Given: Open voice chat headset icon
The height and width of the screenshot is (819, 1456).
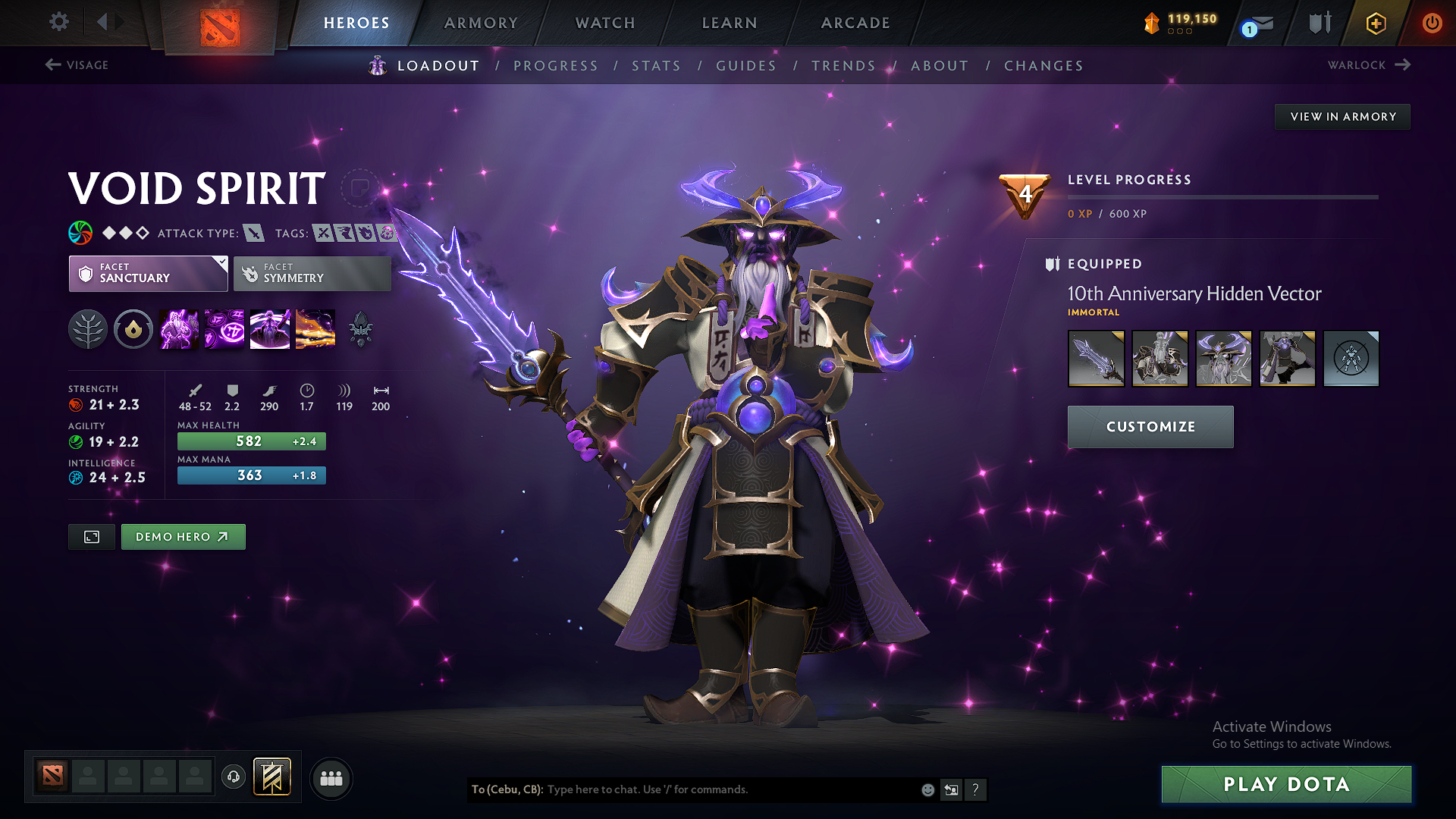Looking at the screenshot, I should coord(233,778).
